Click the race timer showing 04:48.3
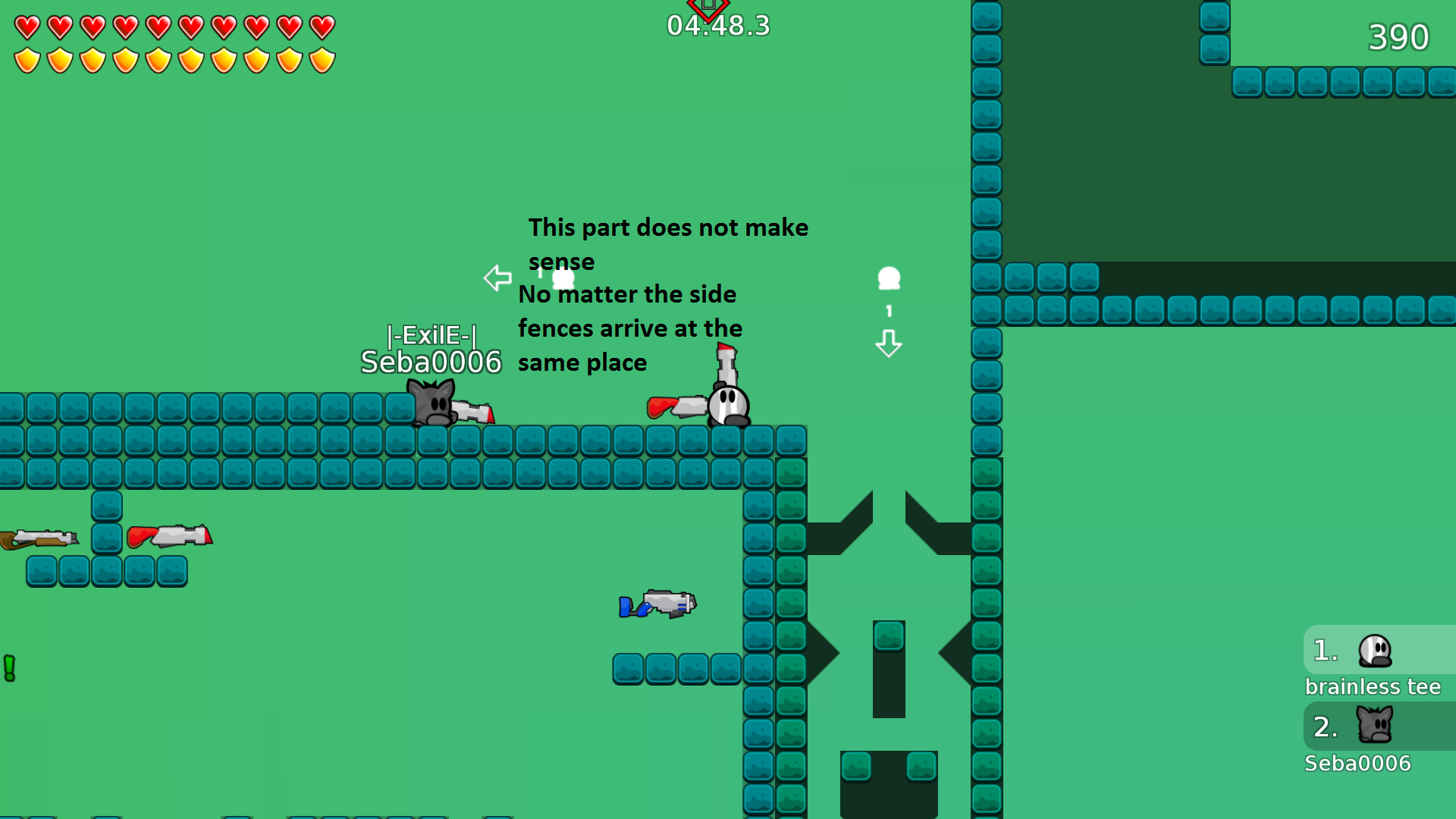This screenshot has height=819, width=1456. (717, 25)
